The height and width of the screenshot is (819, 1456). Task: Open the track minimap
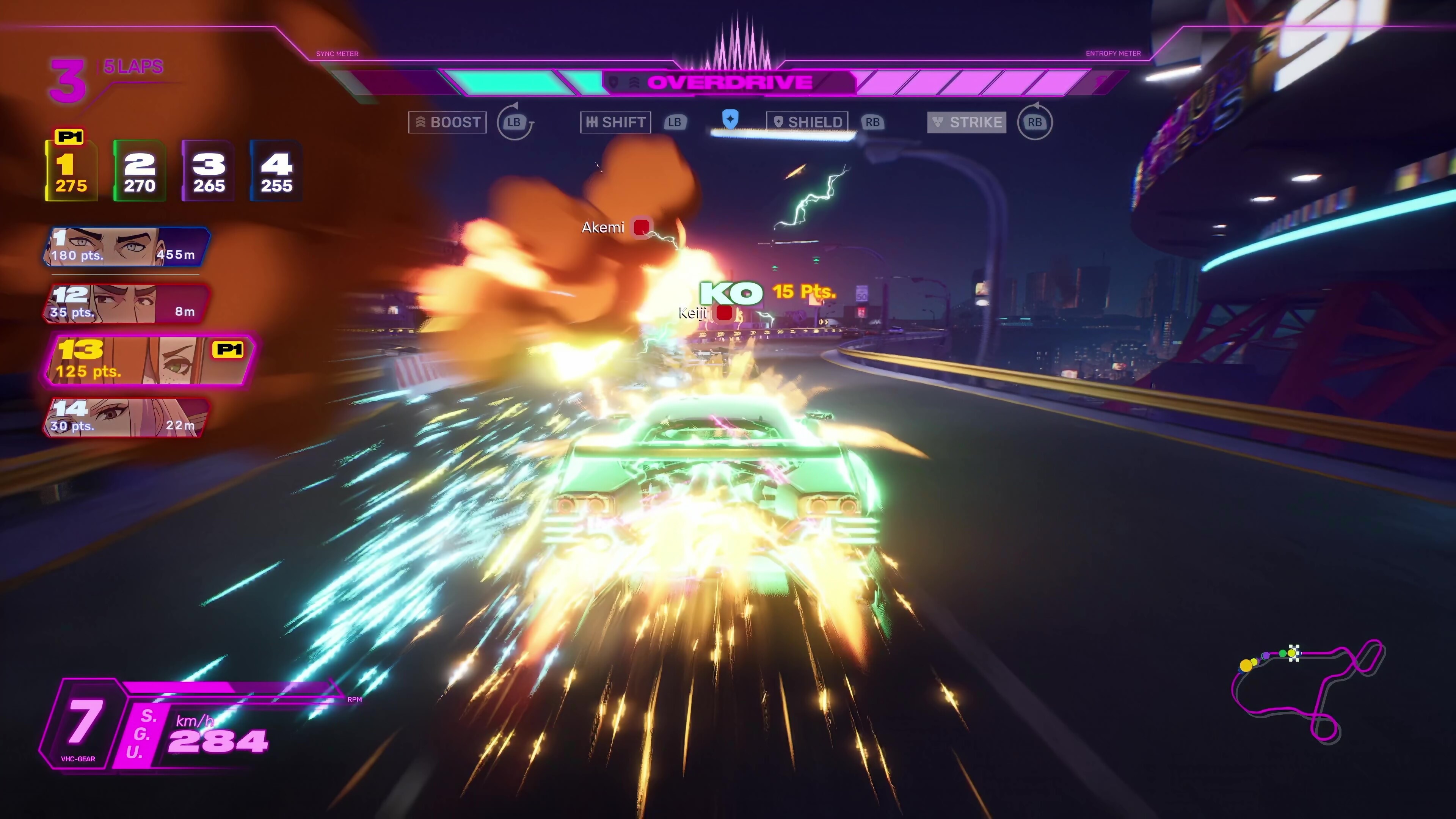tap(1307, 691)
